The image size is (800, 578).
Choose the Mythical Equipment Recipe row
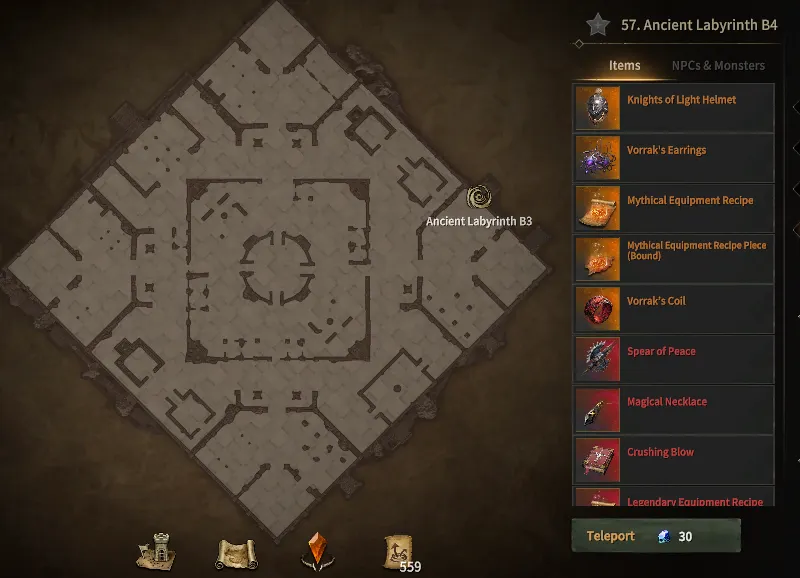(673, 208)
